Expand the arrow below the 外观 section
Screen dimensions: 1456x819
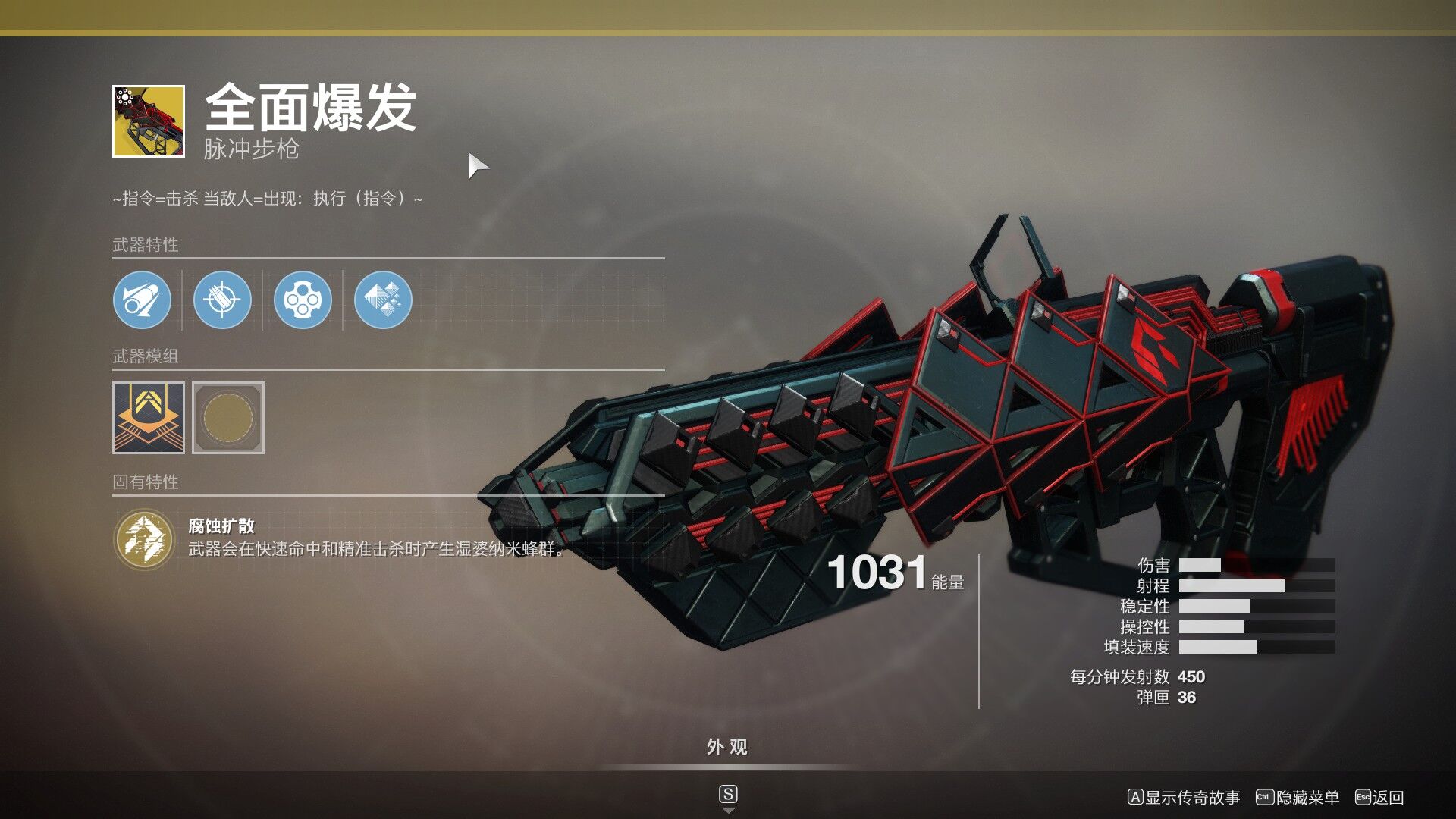click(727, 809)
